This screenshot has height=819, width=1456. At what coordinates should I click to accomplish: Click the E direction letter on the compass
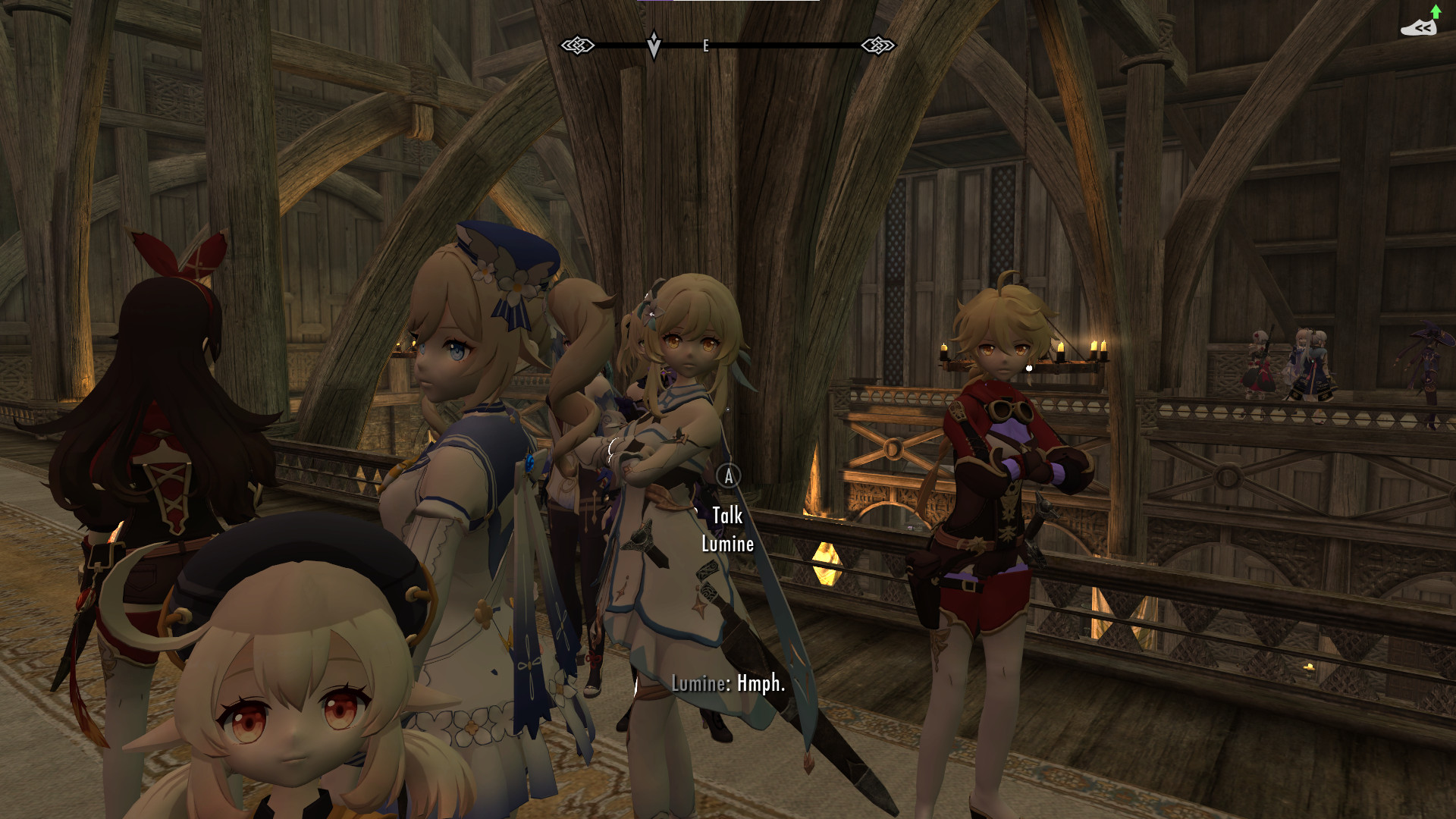[707, 47]
